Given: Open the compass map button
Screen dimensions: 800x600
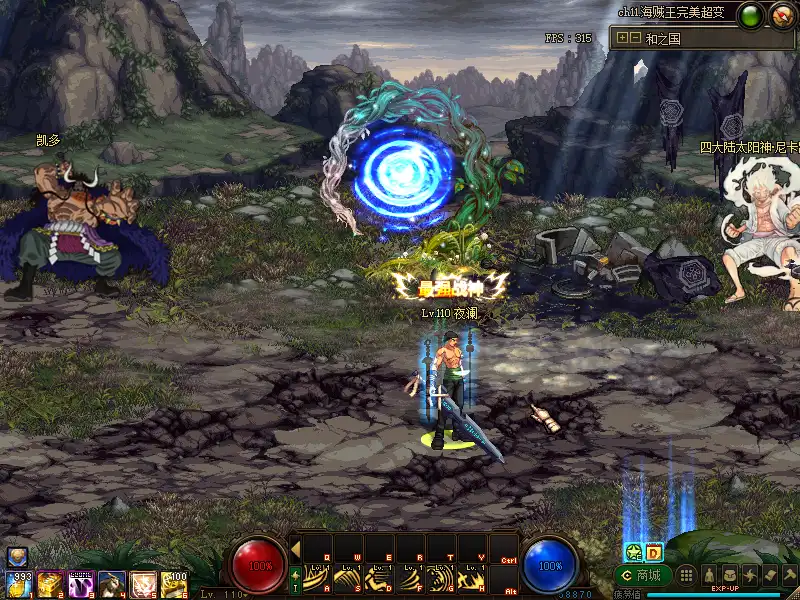Looking at the screenshot, I should [781, 15].
